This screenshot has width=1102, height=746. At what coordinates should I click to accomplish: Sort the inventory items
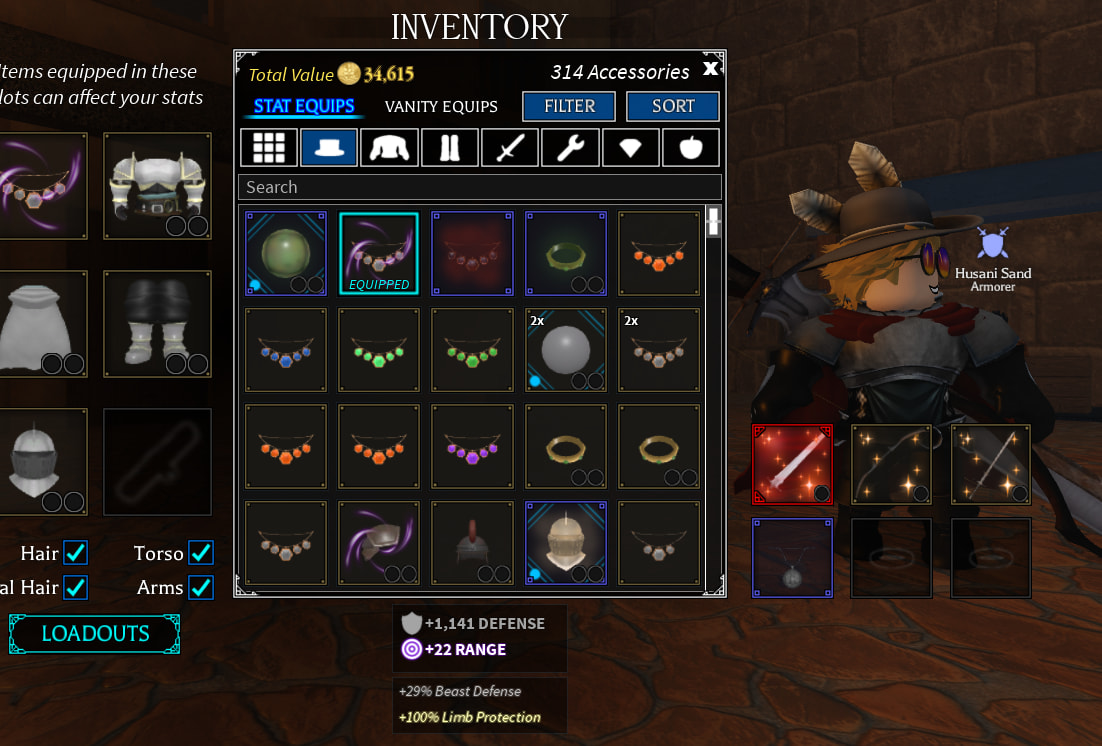pyautogui.click(x=673, y=106)
